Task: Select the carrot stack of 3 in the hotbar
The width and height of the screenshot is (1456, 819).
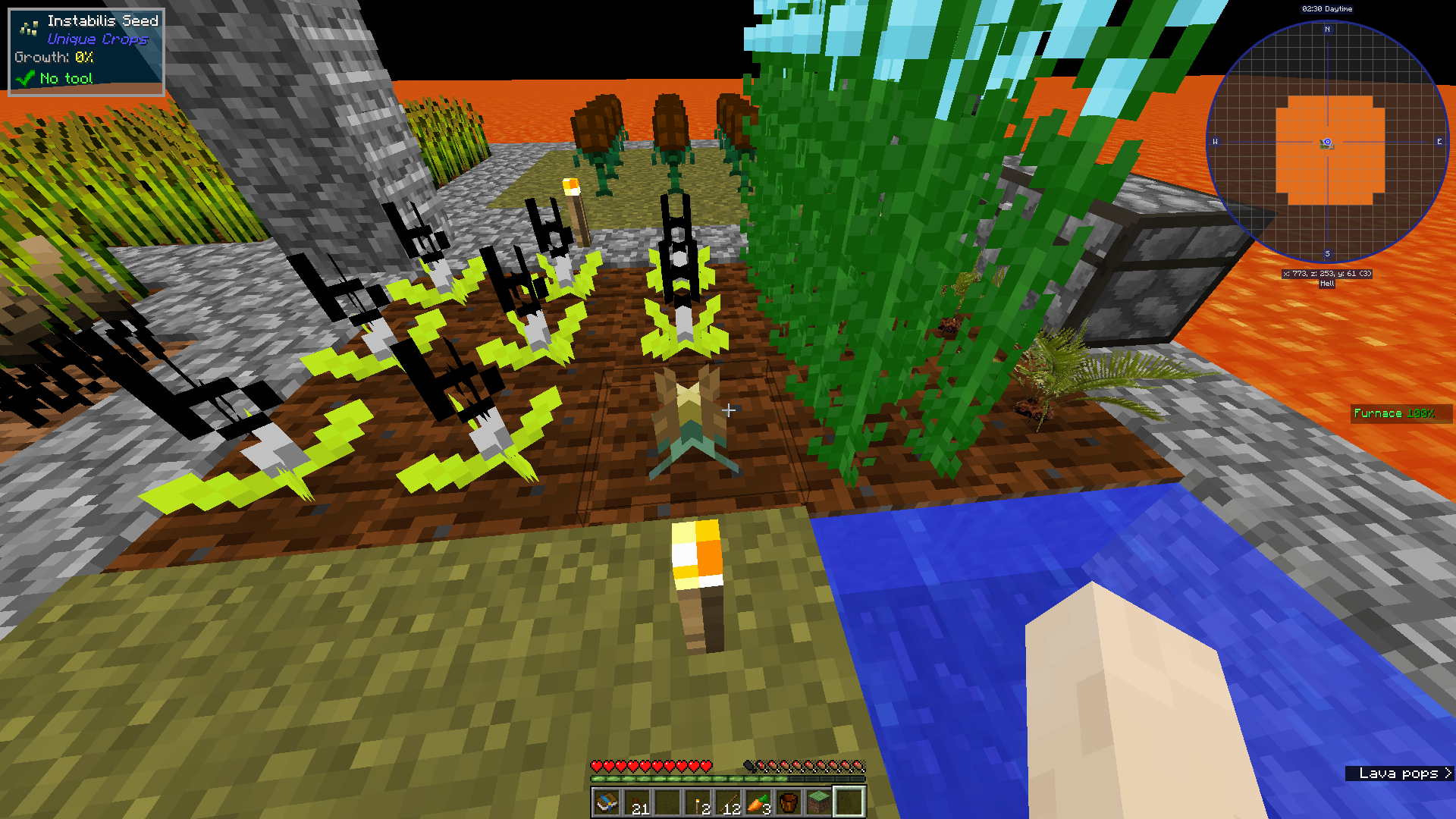Action: coord(758,802)
